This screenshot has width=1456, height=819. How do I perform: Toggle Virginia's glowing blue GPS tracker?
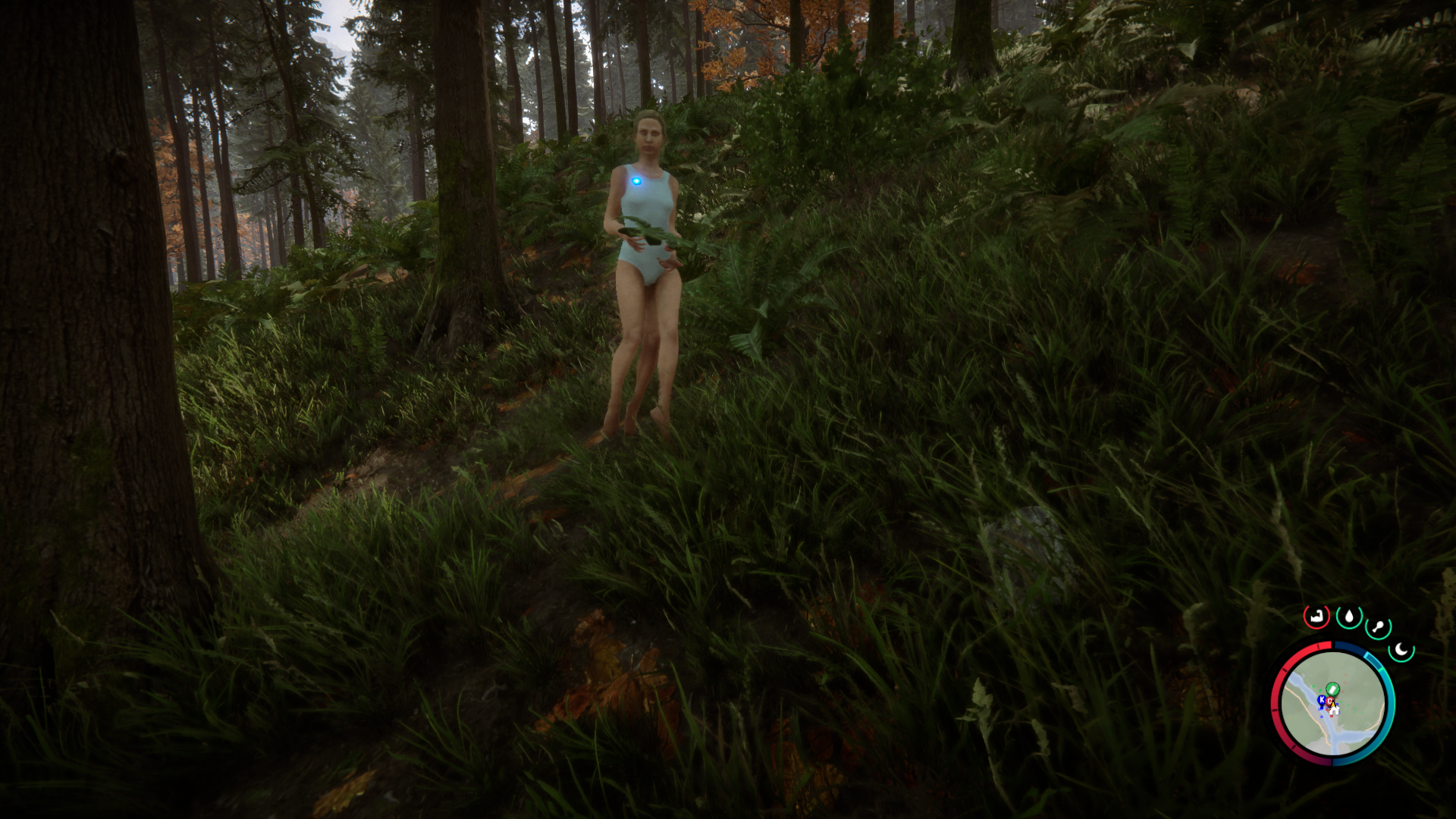pos(635,180)
